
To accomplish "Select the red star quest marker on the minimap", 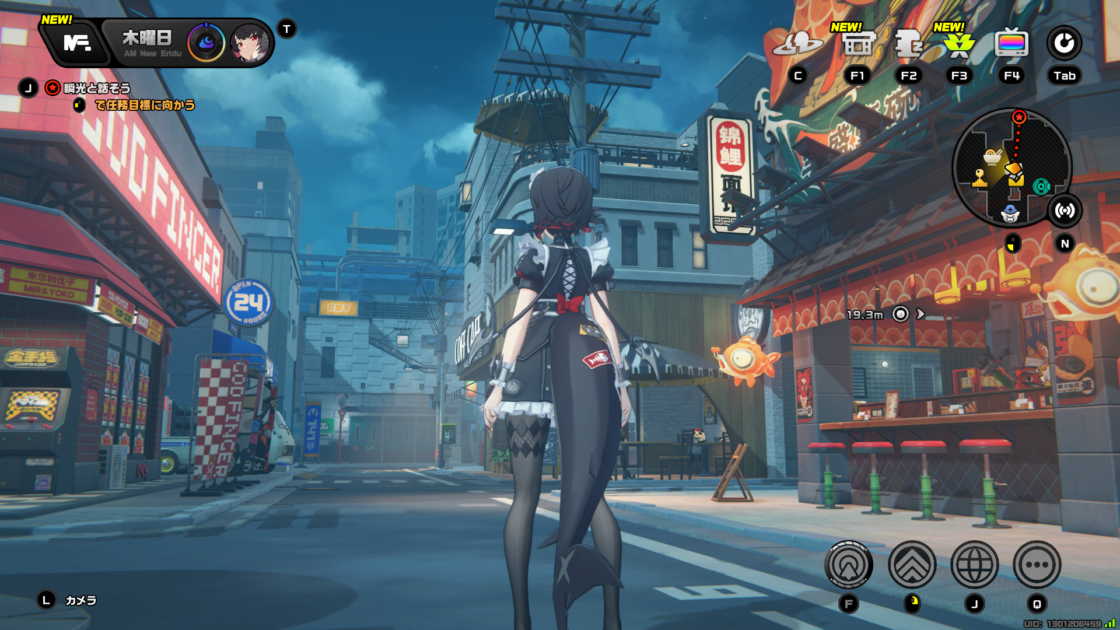I will pyautogui.click(x=1019, y=117).
